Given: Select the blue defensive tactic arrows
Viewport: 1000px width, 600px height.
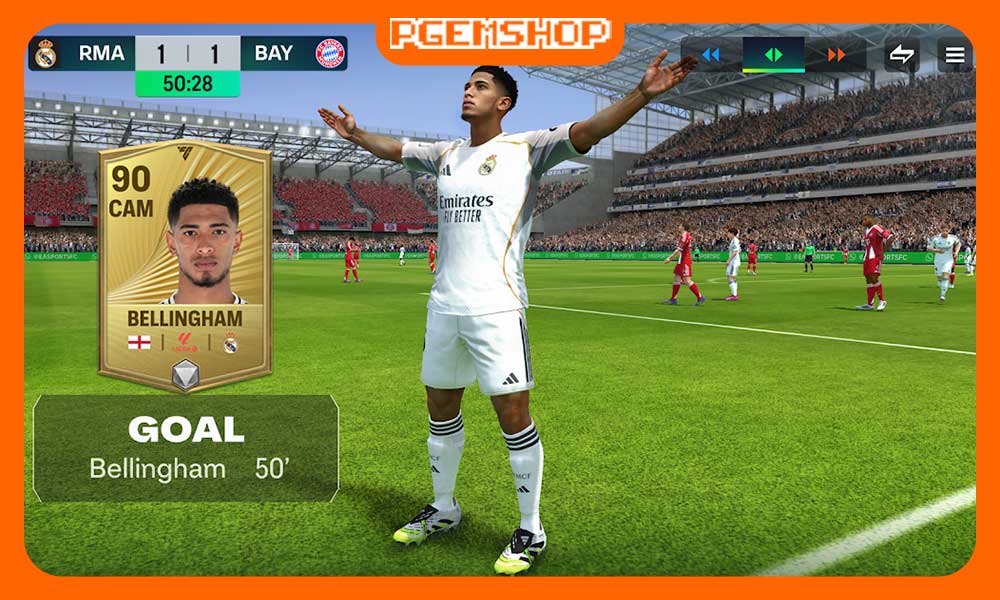Looking at the screenshot, I should point(711,55).
